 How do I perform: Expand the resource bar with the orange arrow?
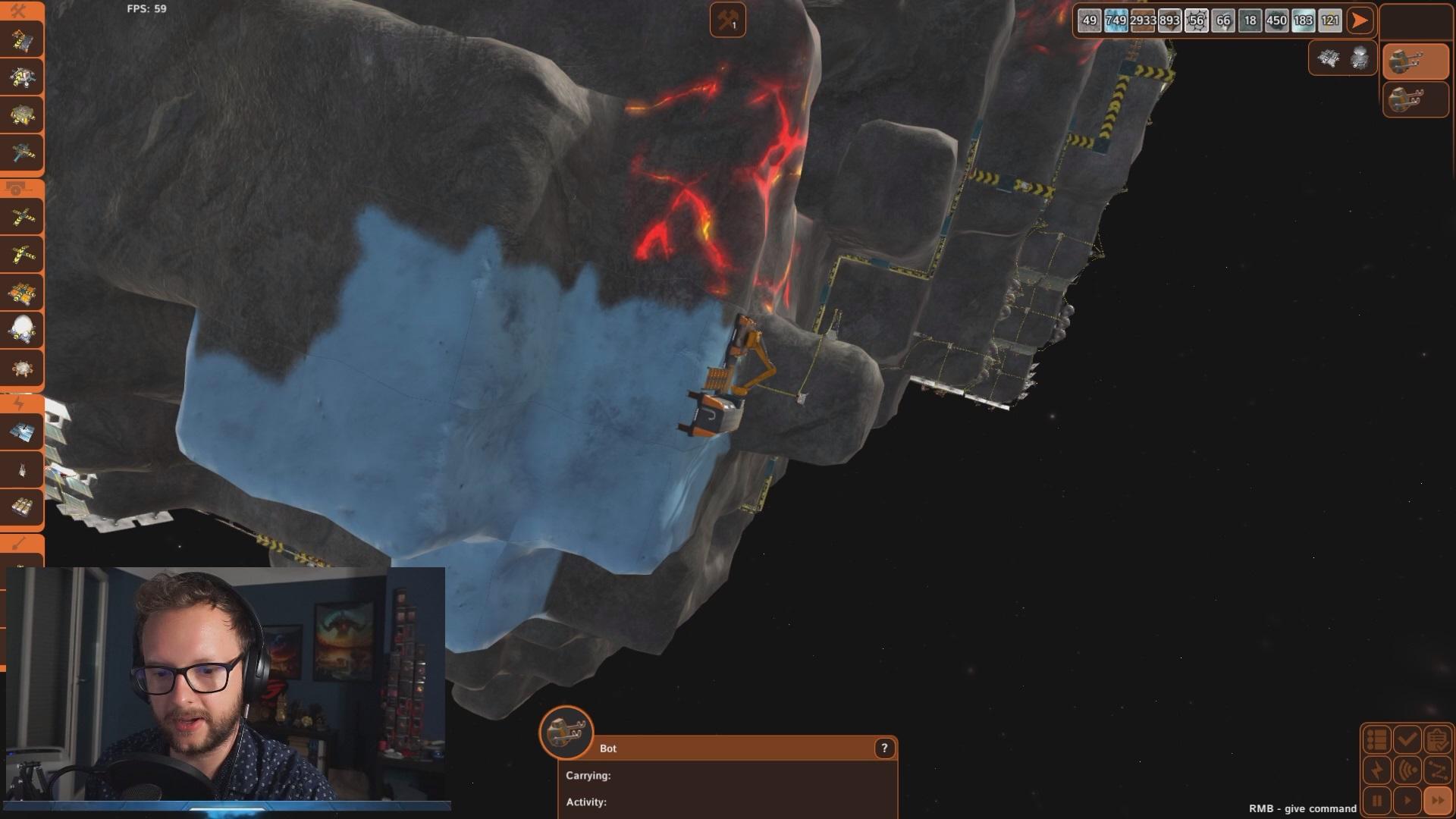point(1360,20)
